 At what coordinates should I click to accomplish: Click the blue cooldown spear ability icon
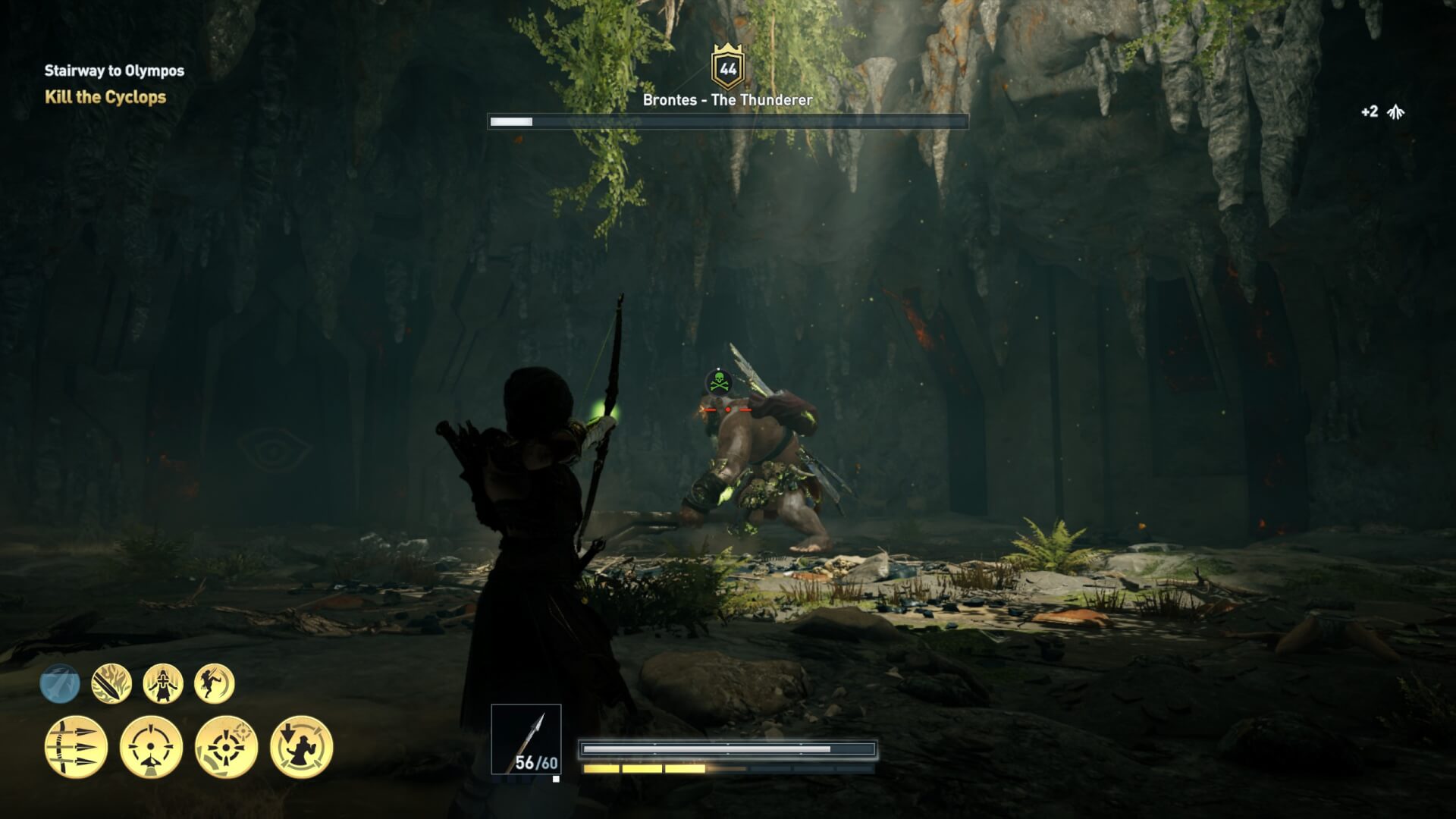pos(60,684)
